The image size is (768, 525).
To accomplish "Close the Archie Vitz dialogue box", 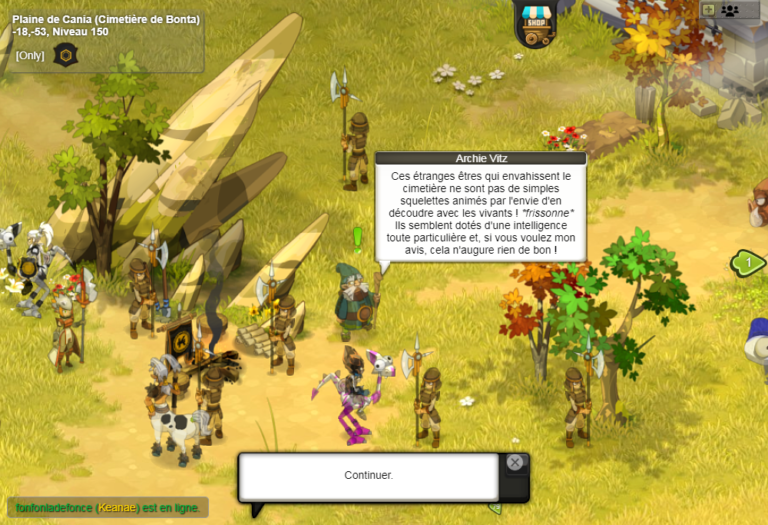I will pos(514,462).
